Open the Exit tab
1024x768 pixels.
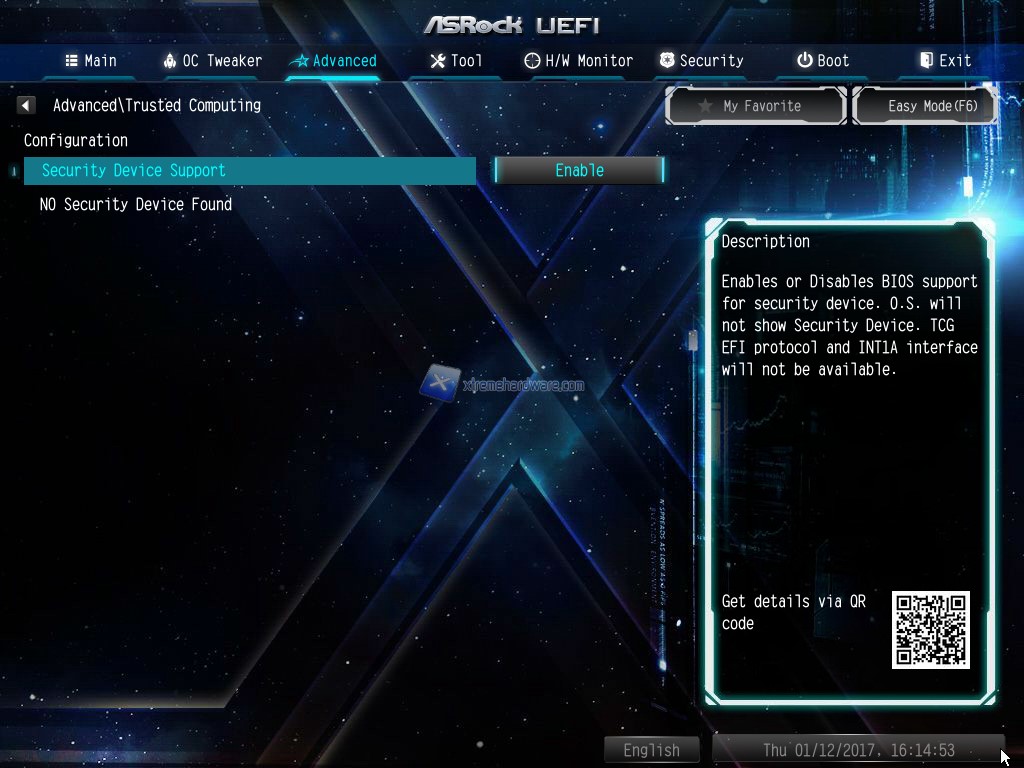coord(945,61)
